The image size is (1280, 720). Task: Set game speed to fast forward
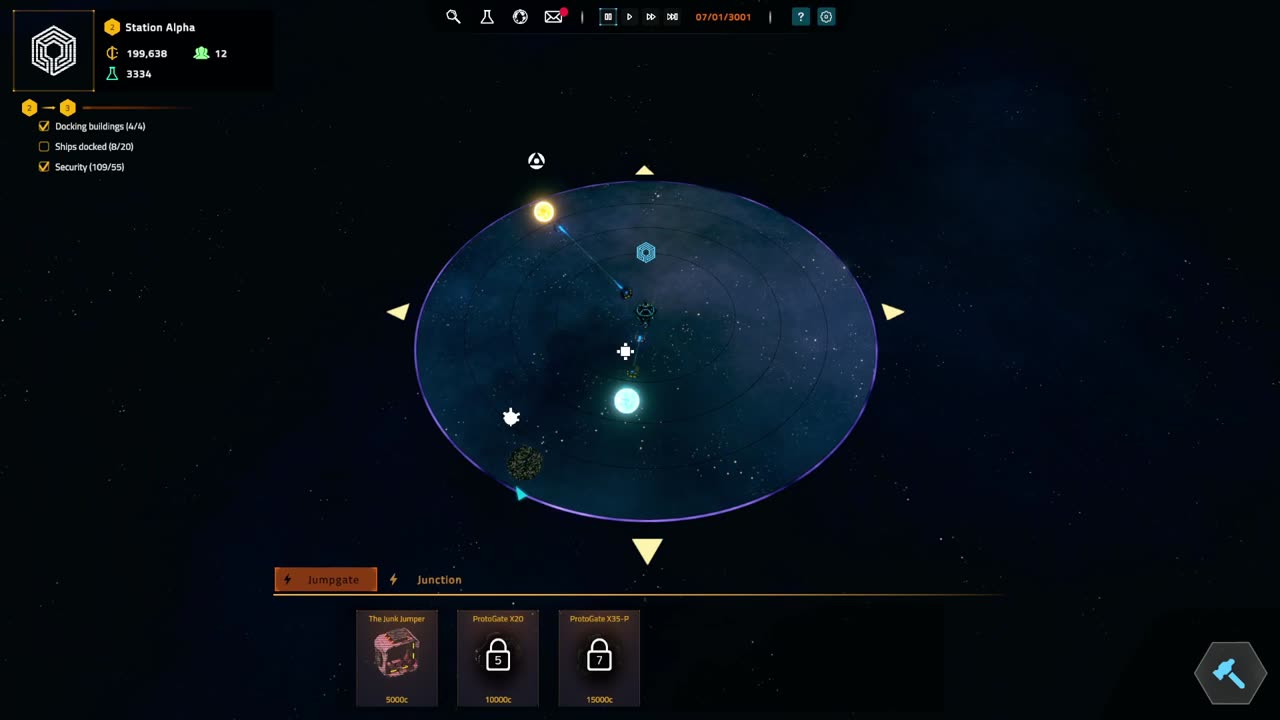click(x=650, y=17)
